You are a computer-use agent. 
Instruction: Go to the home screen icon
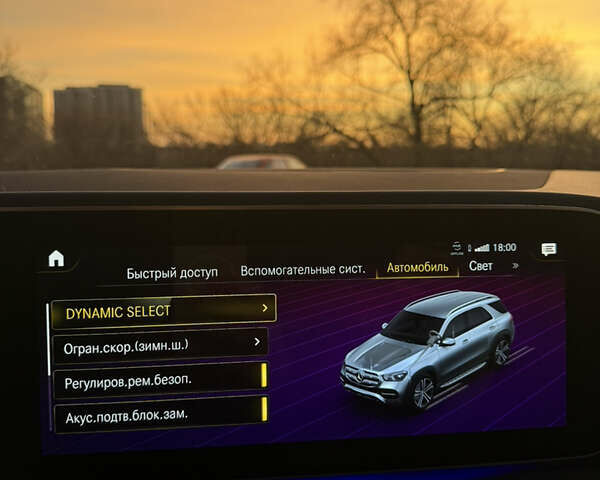click(56, 258)
